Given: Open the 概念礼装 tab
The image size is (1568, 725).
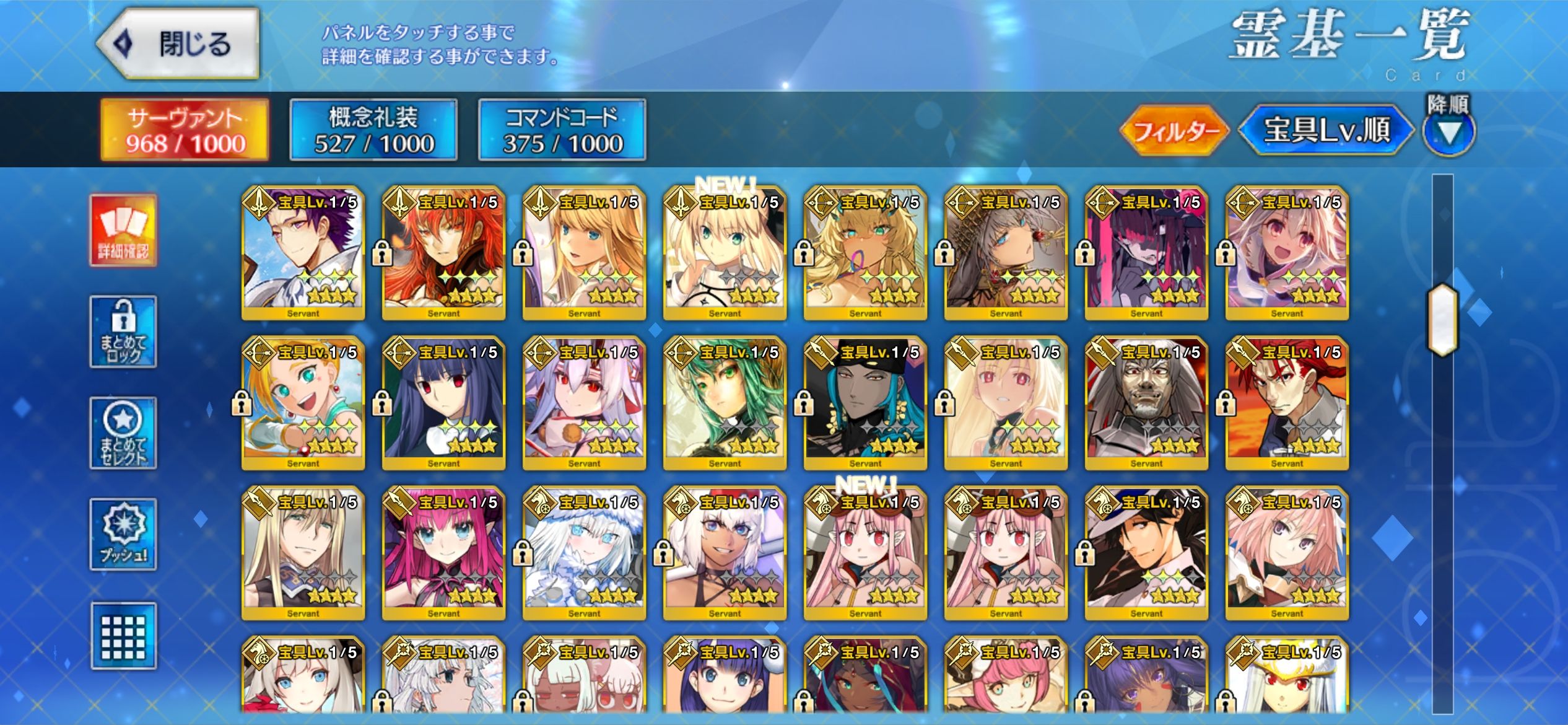Looking at the screenshot, I should pyautogui.click(x=373, y=130).
